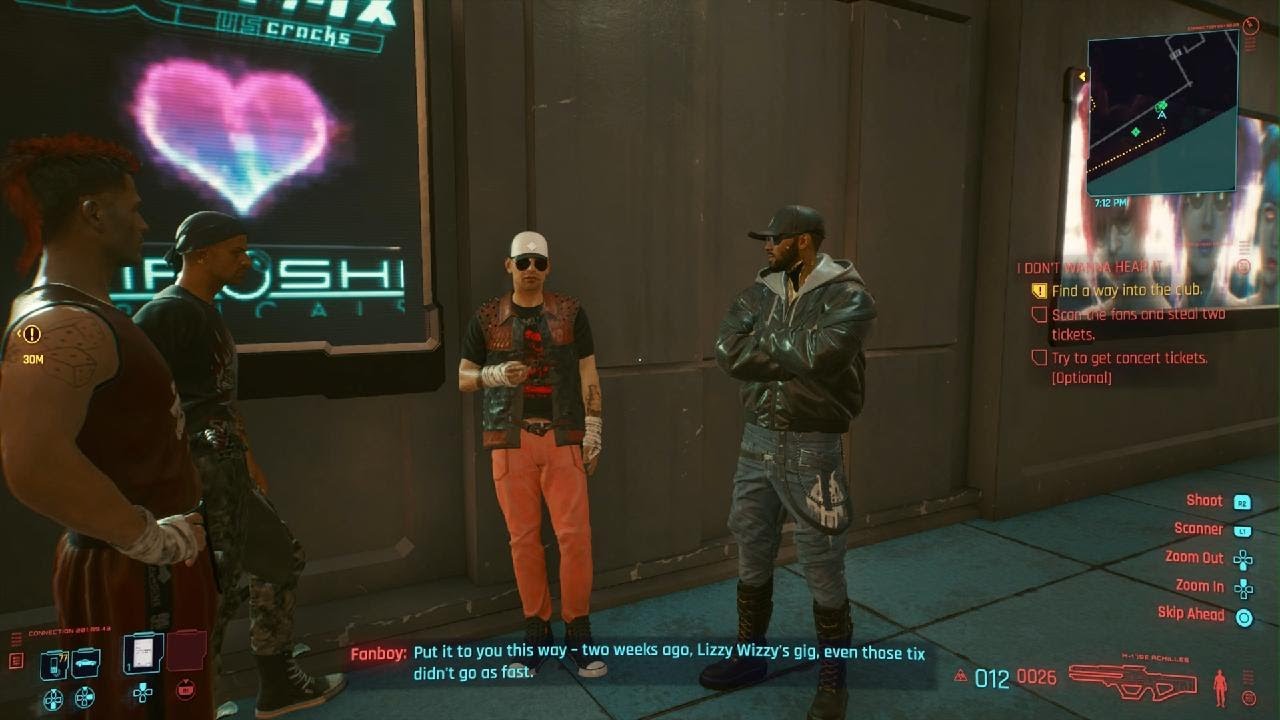Click the d-pad down icon under the shard slot
1280x720 pixels.
click(x=142, y=695)
